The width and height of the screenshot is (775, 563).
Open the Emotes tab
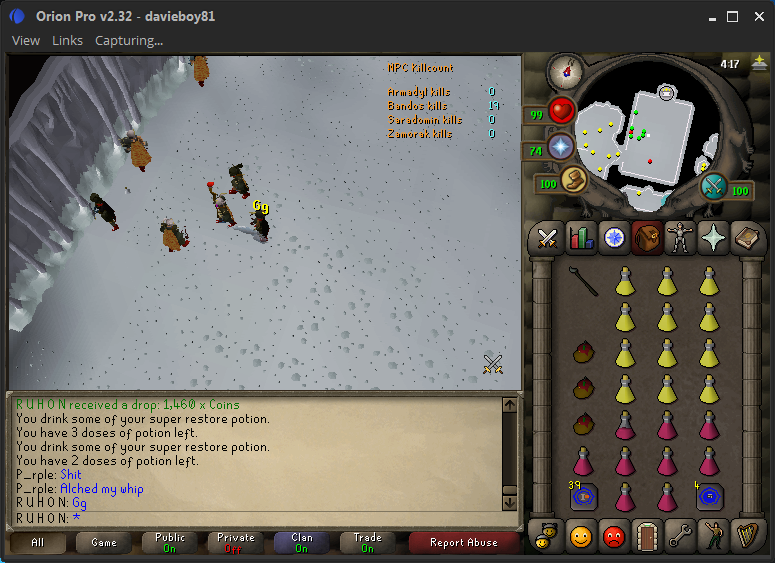pyautogui.click(x=712, y=535)
